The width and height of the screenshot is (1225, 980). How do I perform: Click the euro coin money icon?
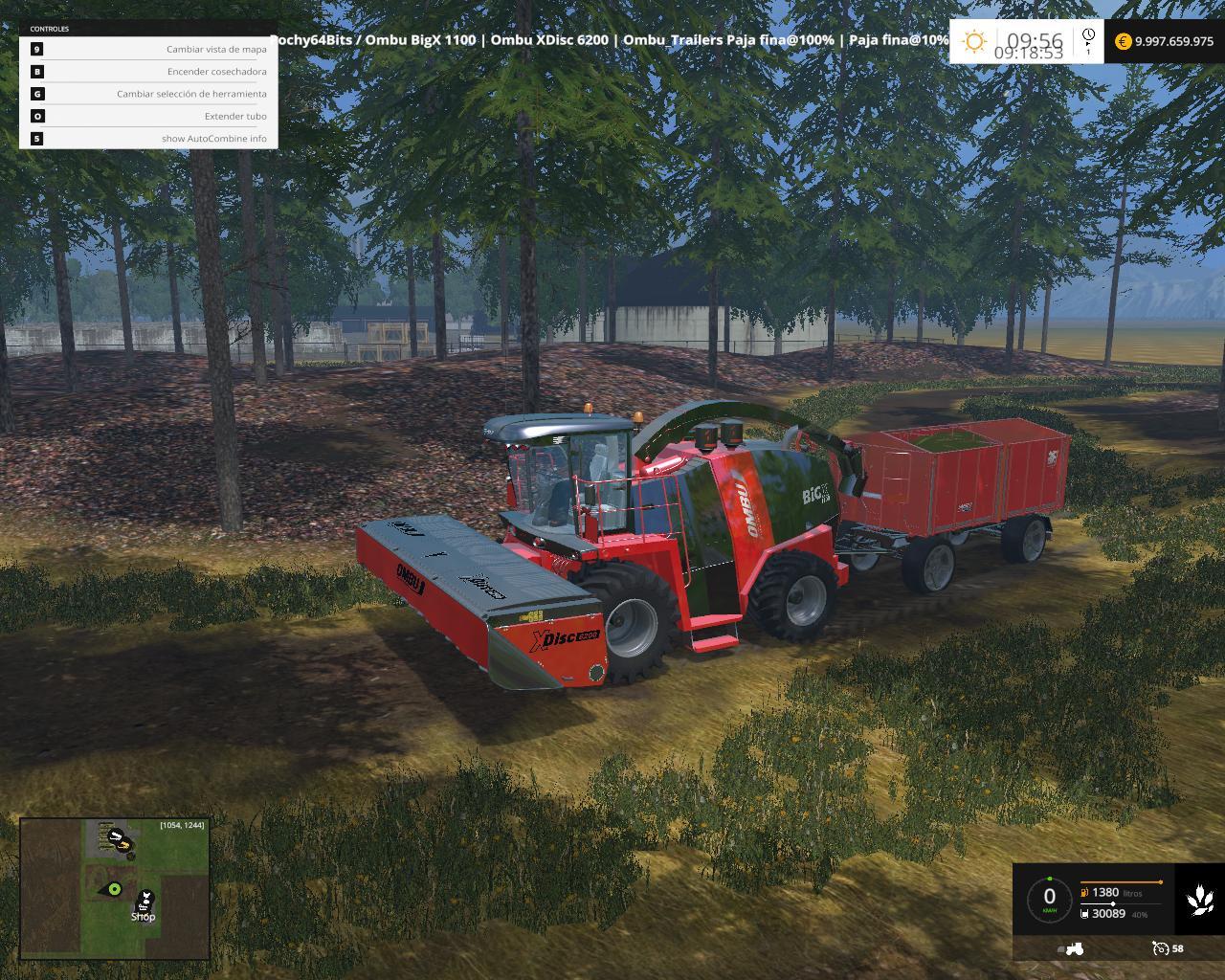[x=1124, y=41]
